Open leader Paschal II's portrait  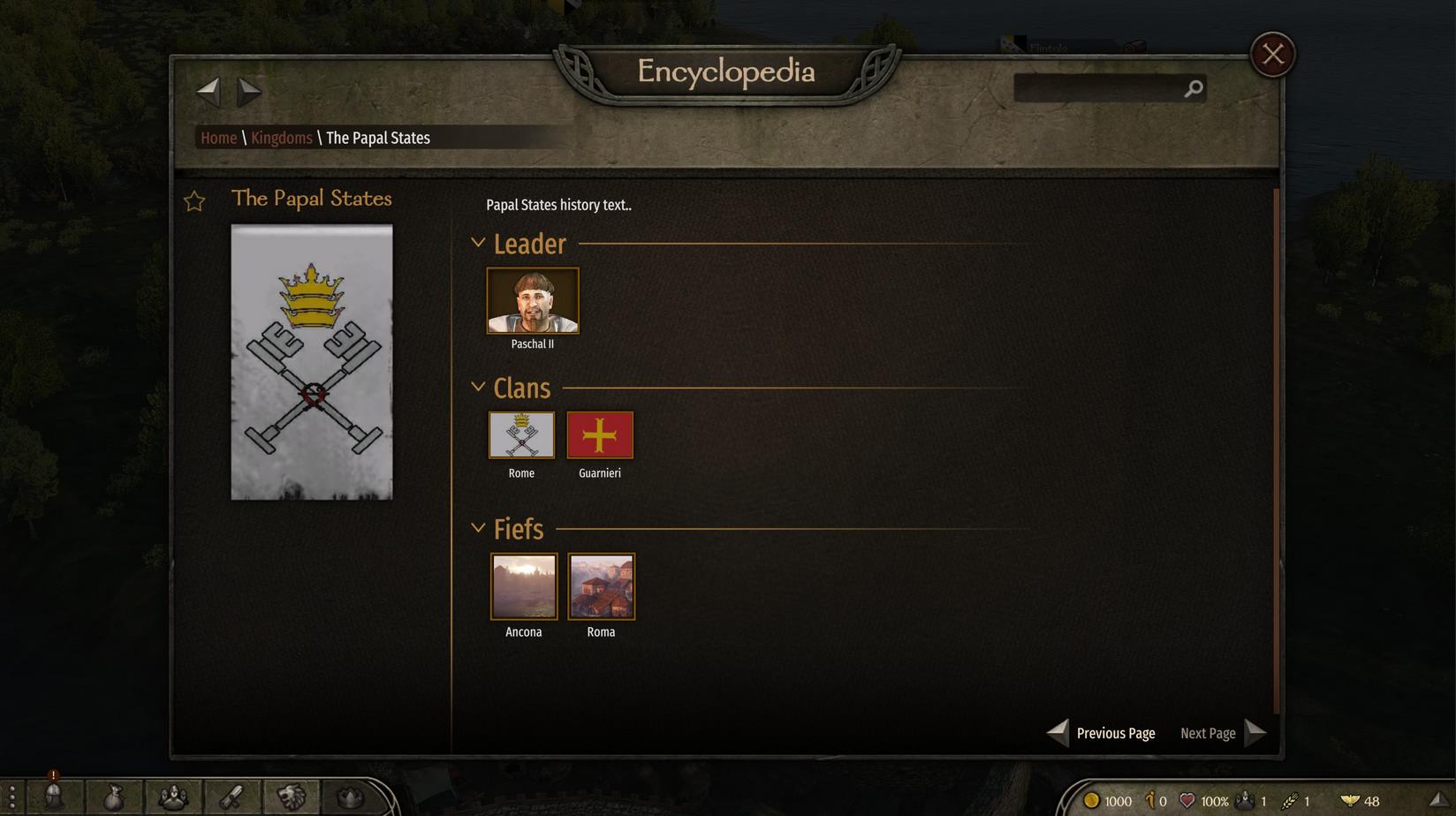(533, 301)
